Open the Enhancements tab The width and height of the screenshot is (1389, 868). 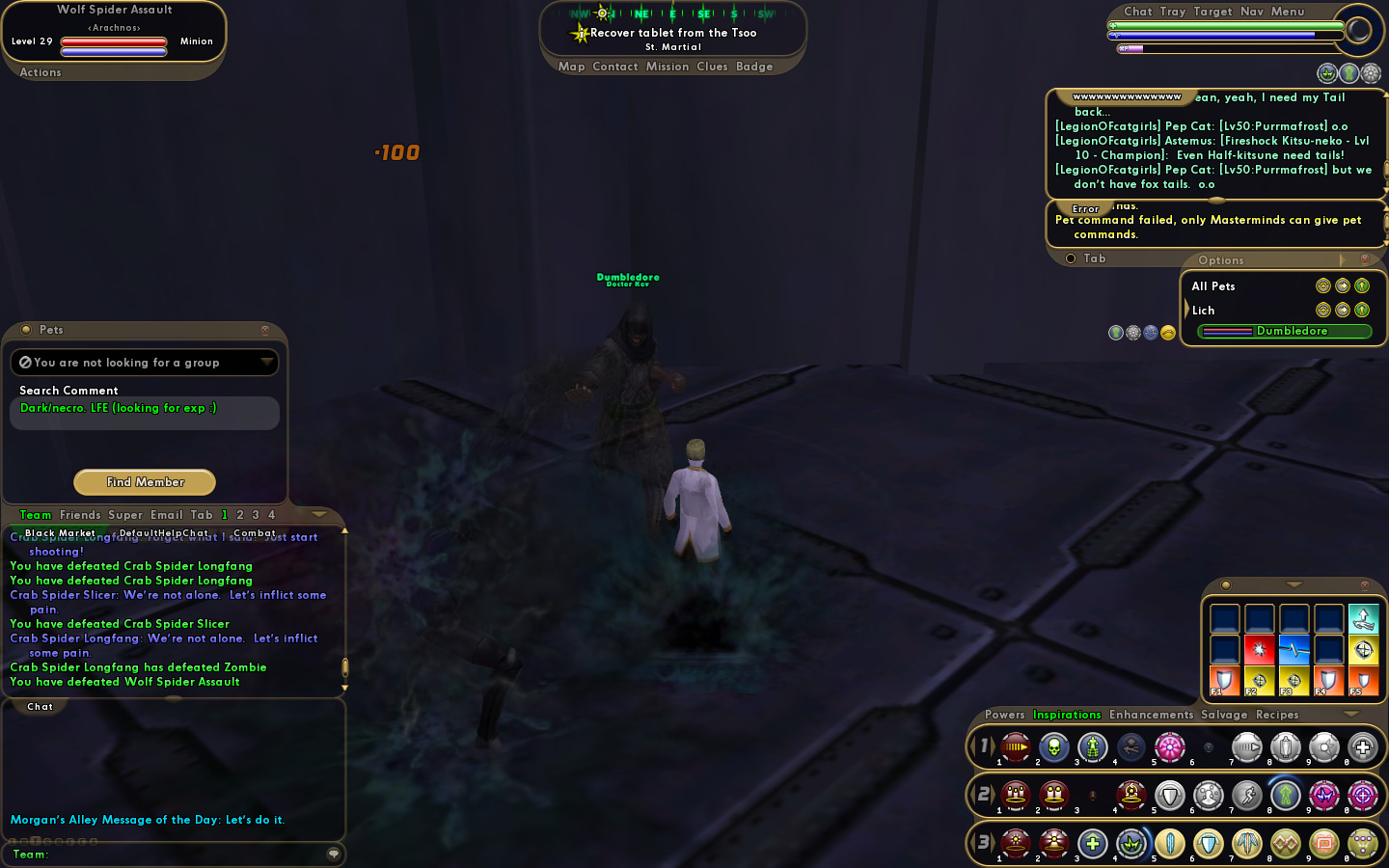pyautogui.click(x=1152, y=715)
